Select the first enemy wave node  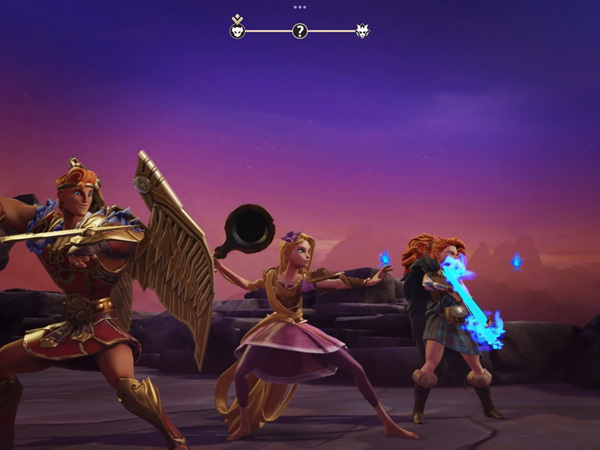[237, 31]
